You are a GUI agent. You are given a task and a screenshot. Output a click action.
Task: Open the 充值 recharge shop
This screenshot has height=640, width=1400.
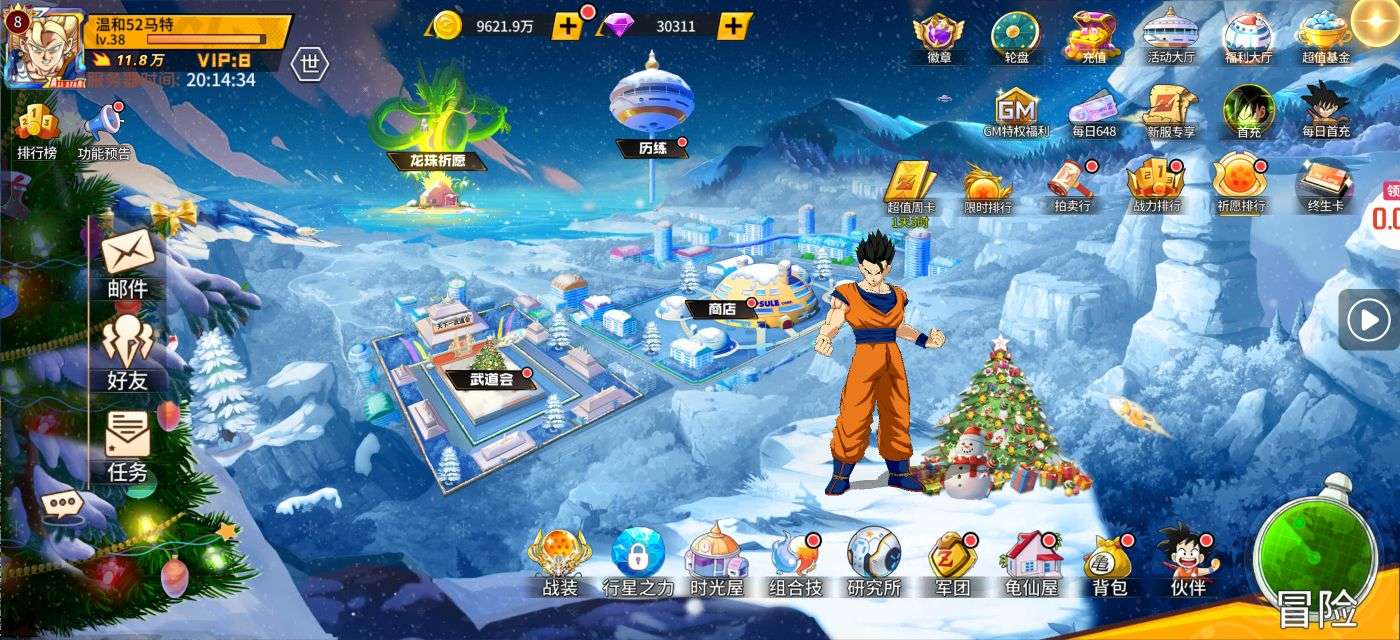point(1091,37)
